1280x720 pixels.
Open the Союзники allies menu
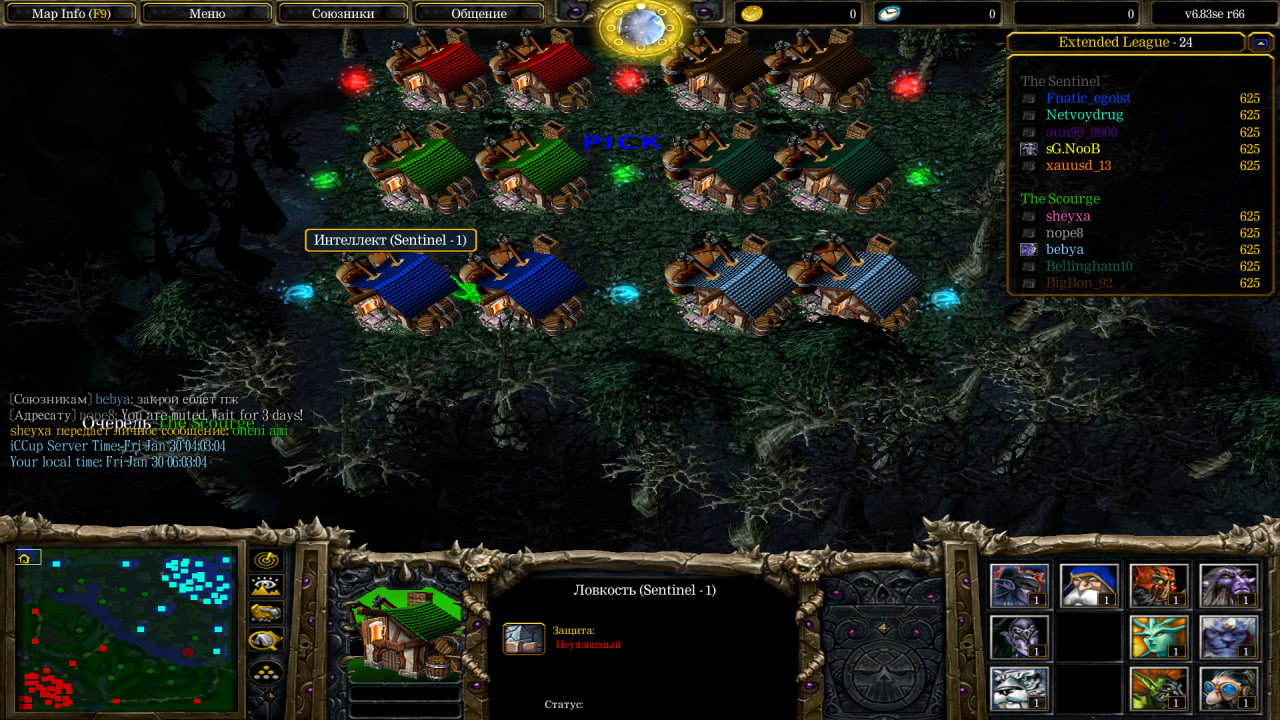pos(342,14)
